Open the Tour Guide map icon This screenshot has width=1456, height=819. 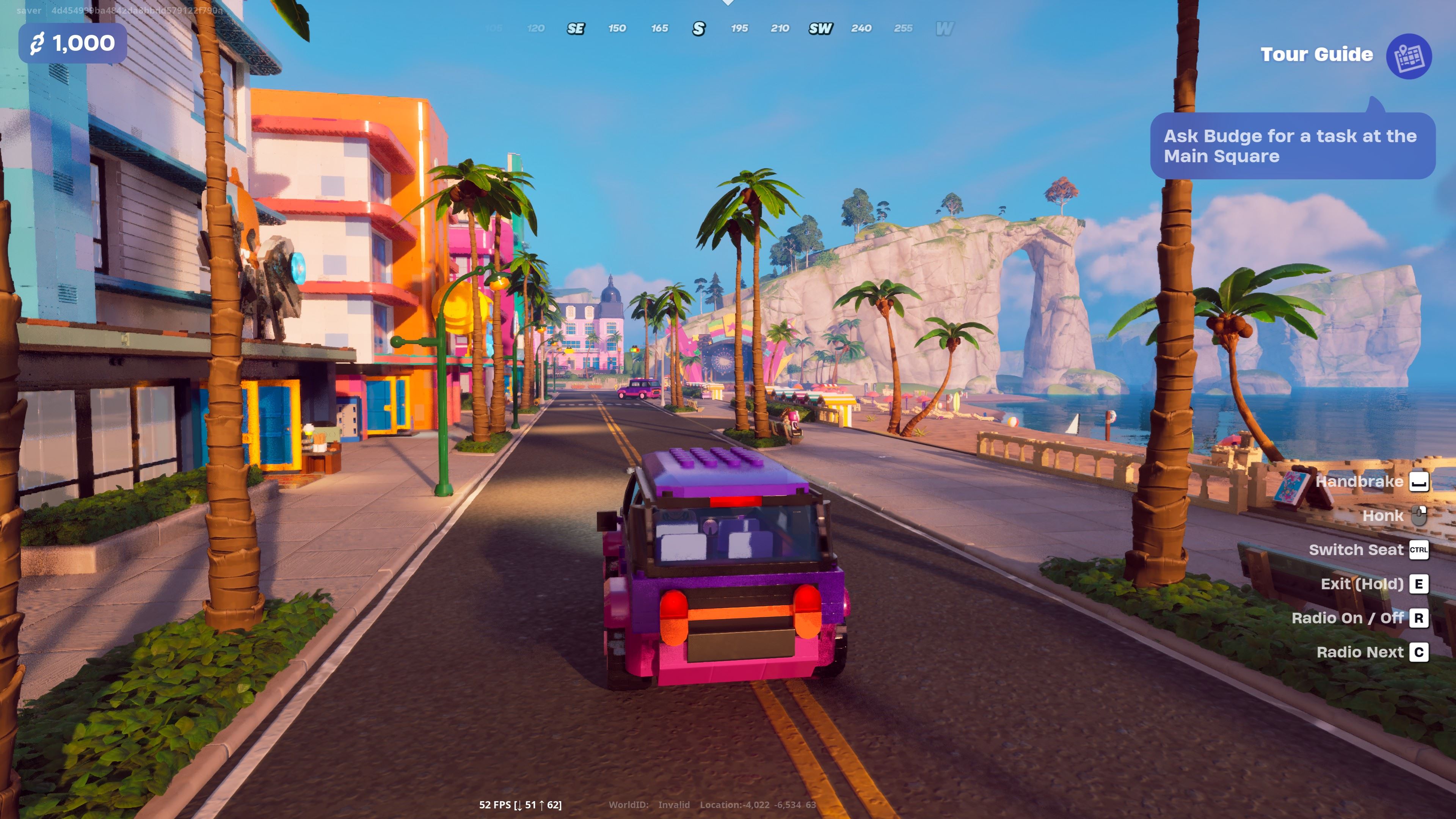tap(1408, 56)
